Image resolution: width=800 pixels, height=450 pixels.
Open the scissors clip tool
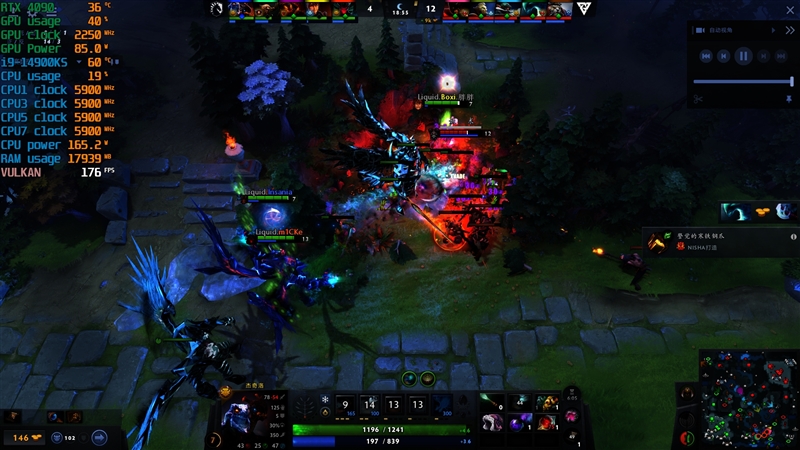[698, 98]
